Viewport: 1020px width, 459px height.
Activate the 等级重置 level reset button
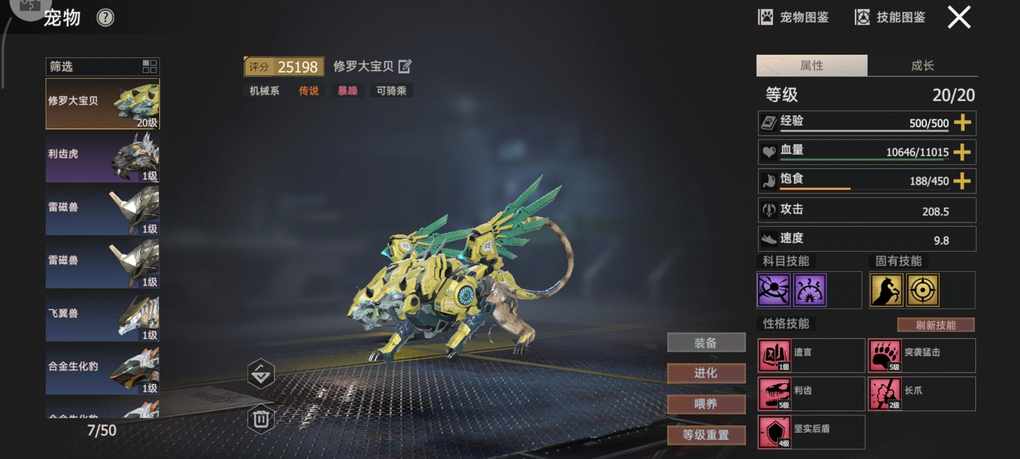point(706,435)
